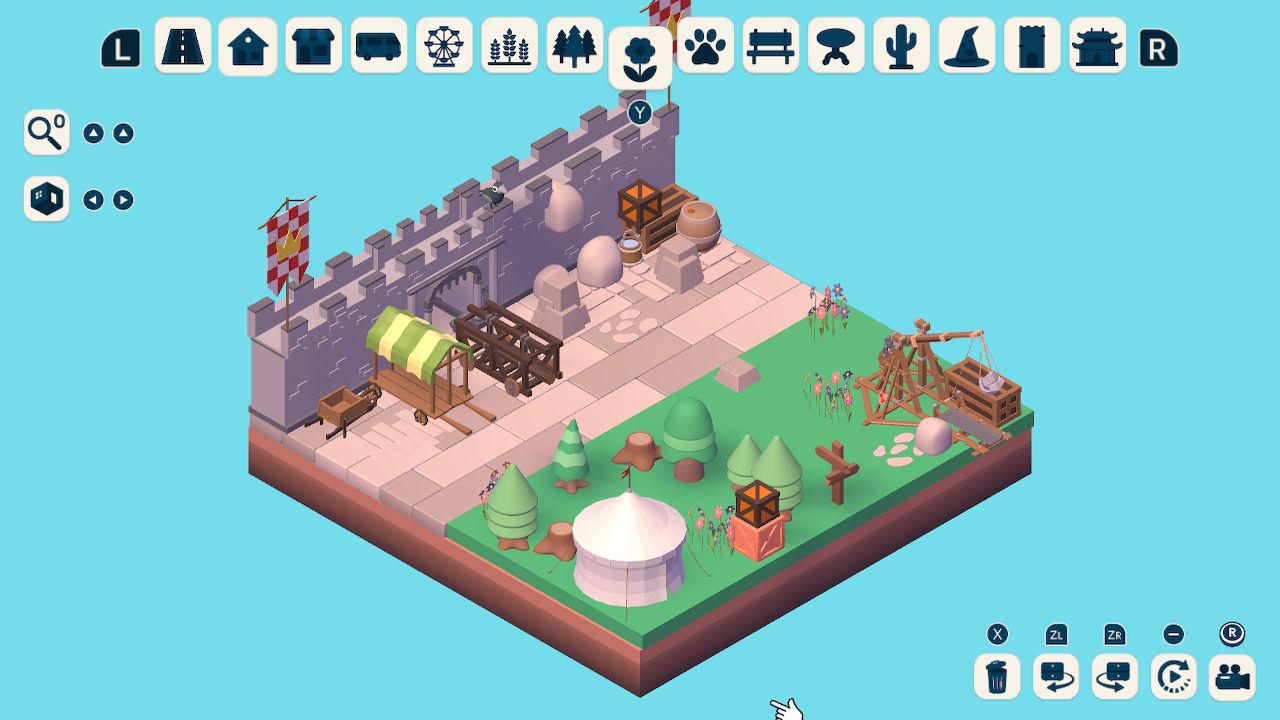
Task: Open the ferris wheel attractions category
Action: pos(443,45)
